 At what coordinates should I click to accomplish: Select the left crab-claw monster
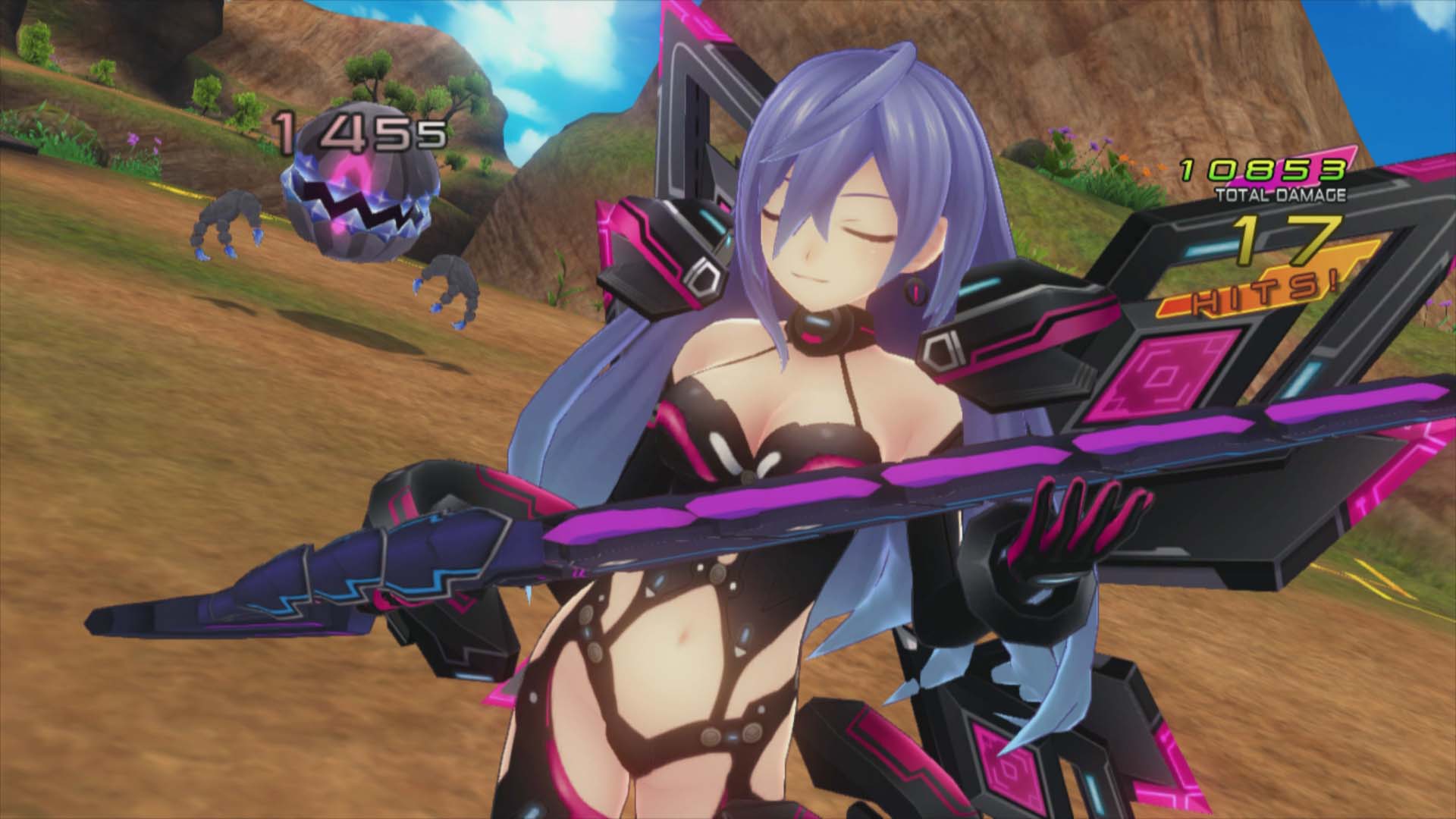click(227, 227)
